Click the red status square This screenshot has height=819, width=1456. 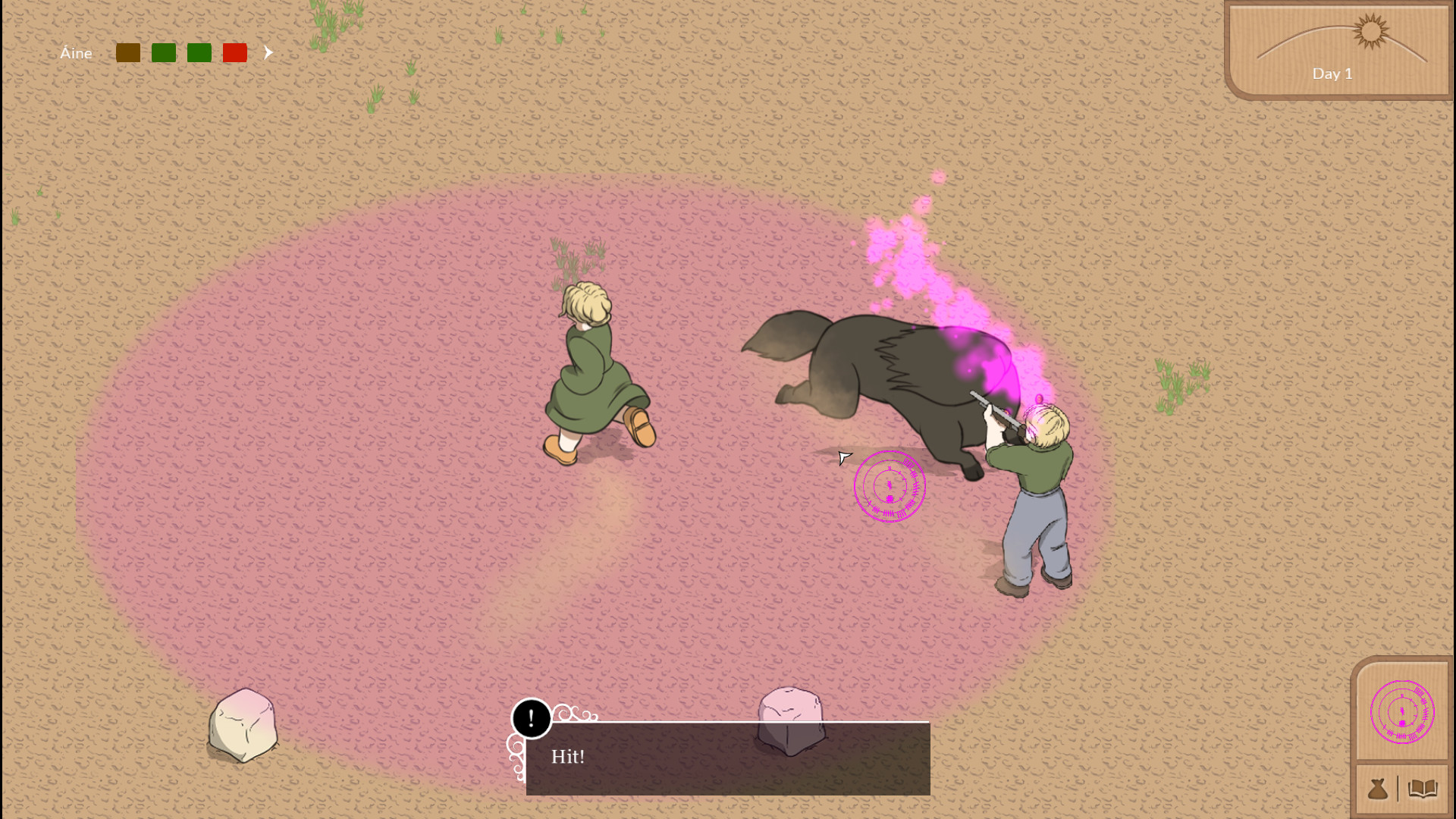[x=234, y=53]
